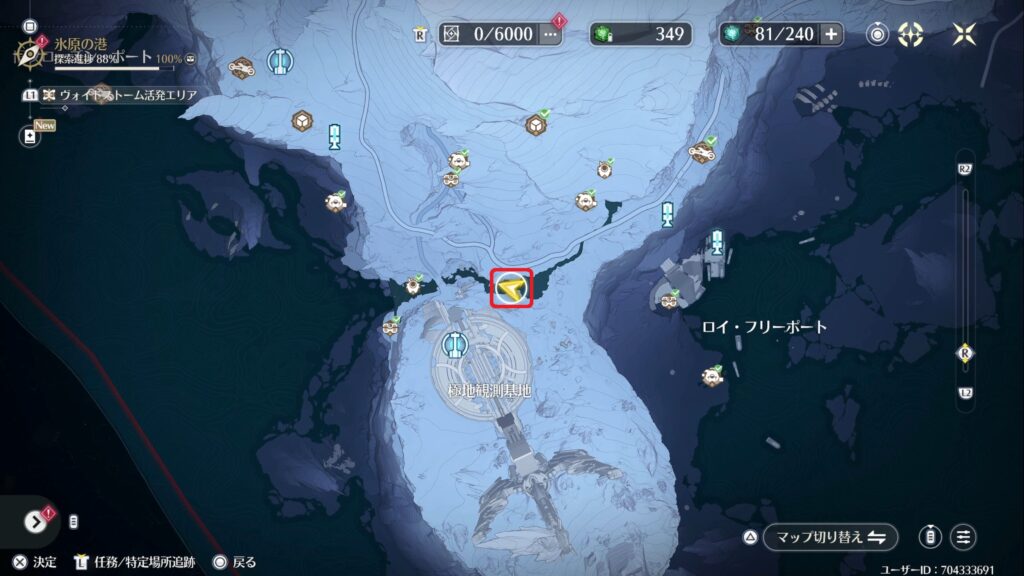Open the map filter settings icon

[x=964, y=537]
